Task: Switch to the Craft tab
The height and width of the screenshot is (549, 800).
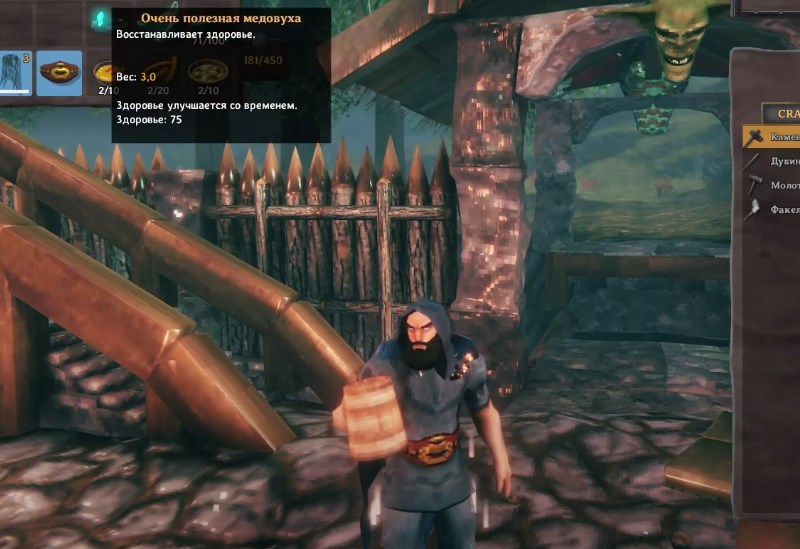Action: click(781, 113)
